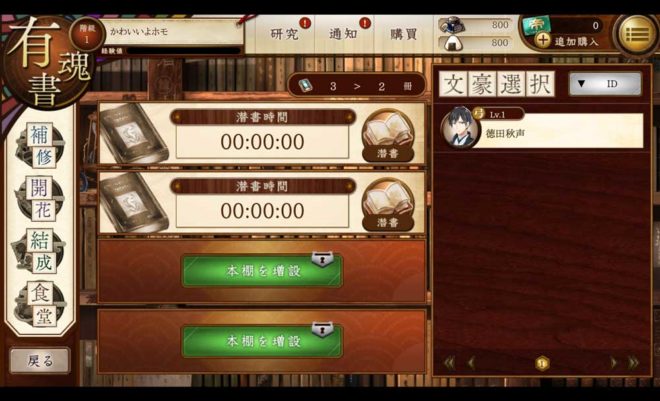The width and height of the screenshot is (660, 401).
Task: Show the previous page of writers
Action: pos(471,362)
